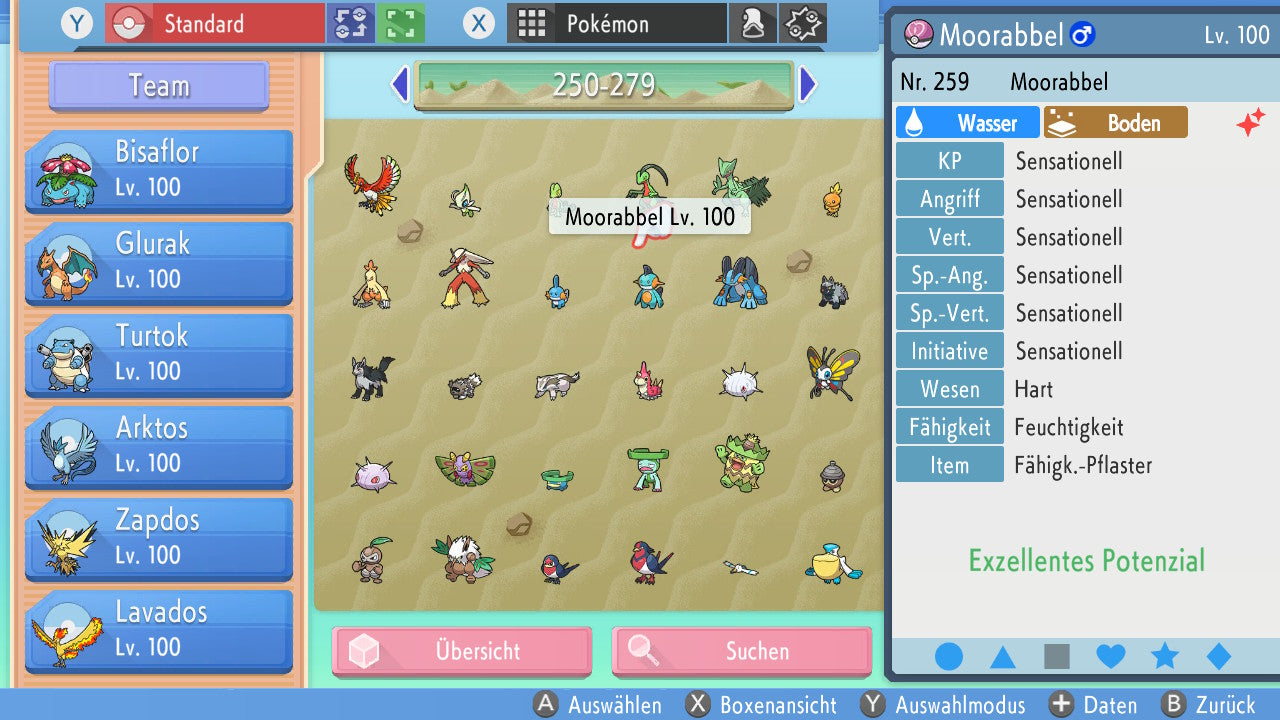Image resolution: width=1280 pixels, height=720 pixels.
Task: Go to the next box with right arrow
Action: click(808, 85)
